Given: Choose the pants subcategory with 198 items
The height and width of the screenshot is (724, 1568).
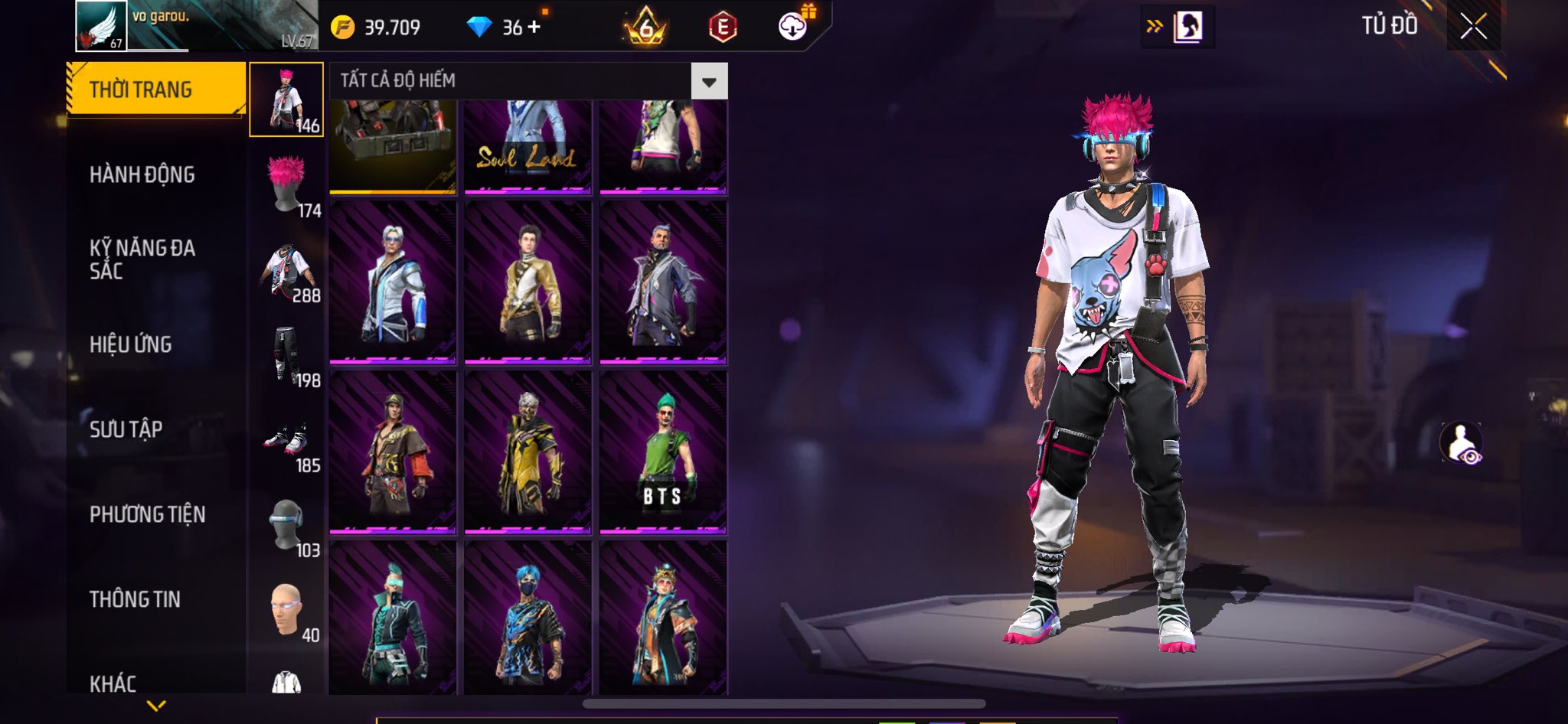Looking at the screenshot, I should point(287,354).
